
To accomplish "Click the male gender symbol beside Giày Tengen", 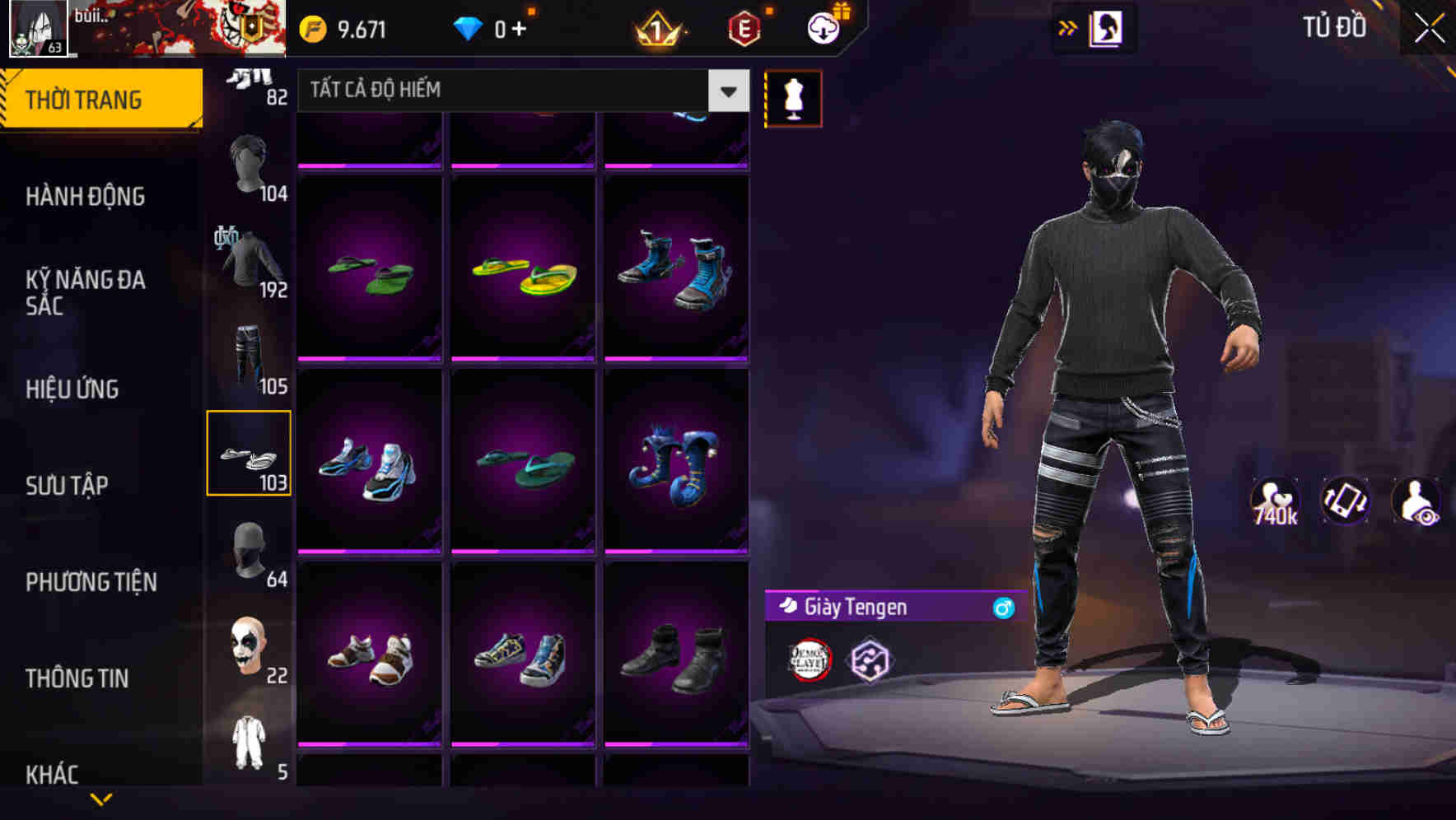I will click(1001, 608).
